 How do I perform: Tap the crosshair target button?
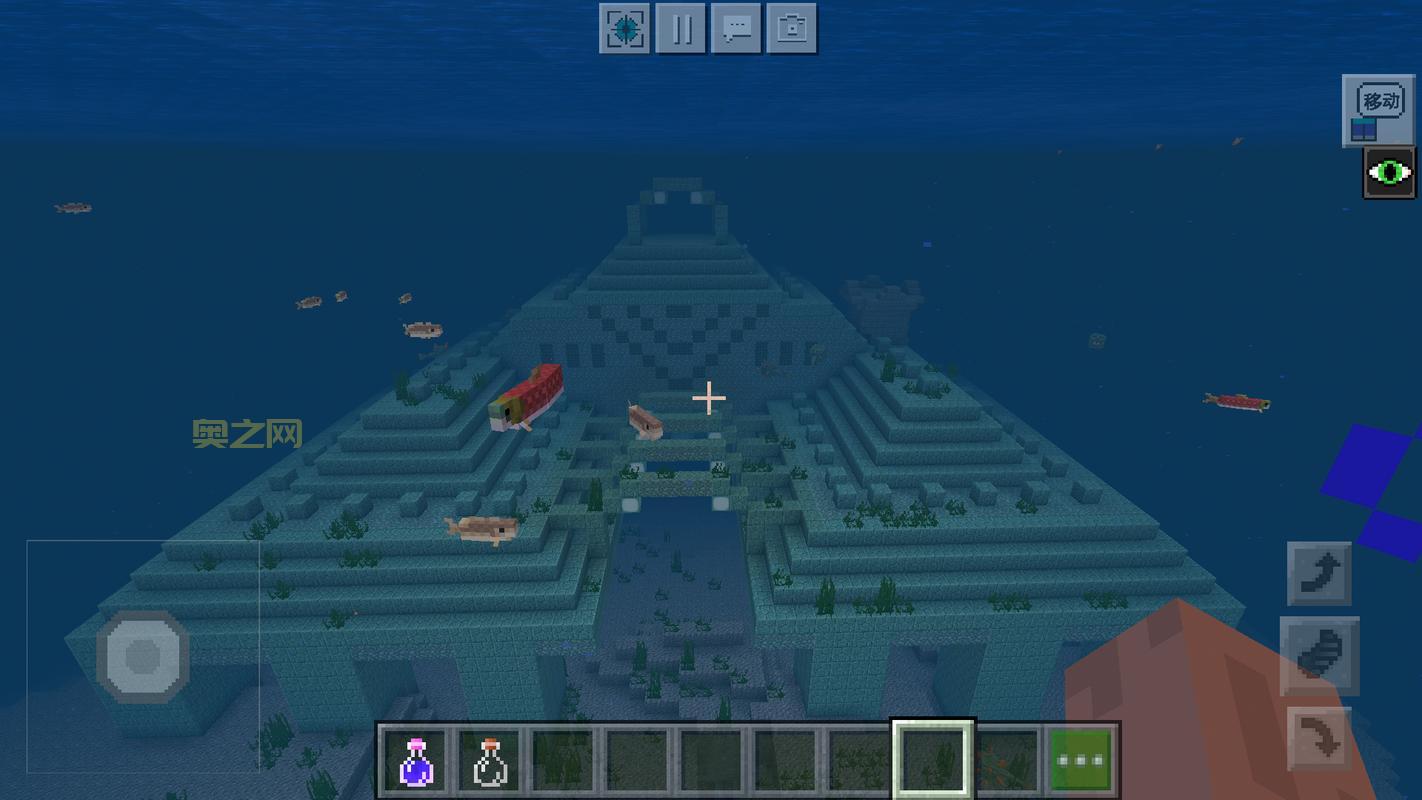point(625,28)
